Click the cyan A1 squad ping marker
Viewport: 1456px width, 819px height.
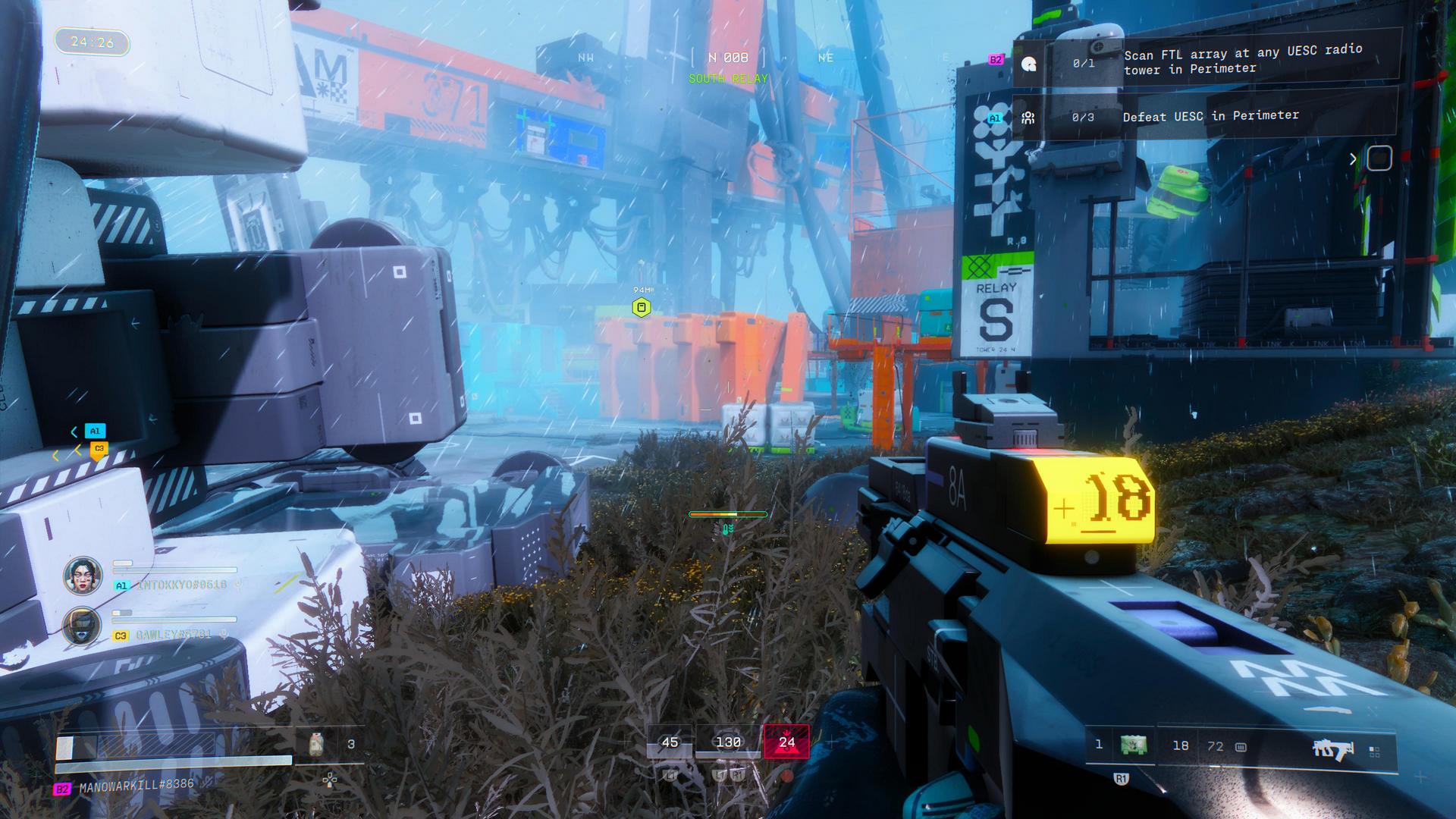[x=95, y=431]
